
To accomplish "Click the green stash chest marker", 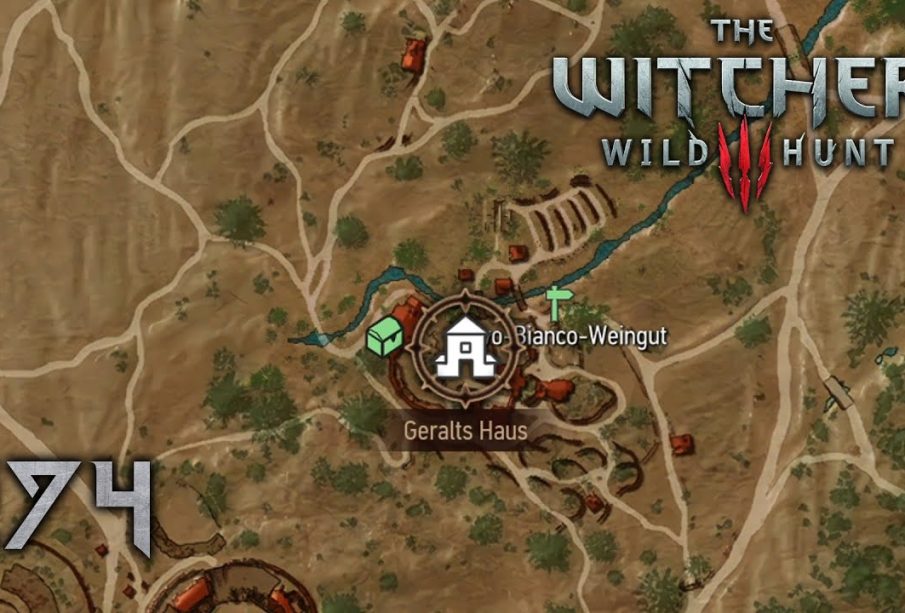I will 383,339.
